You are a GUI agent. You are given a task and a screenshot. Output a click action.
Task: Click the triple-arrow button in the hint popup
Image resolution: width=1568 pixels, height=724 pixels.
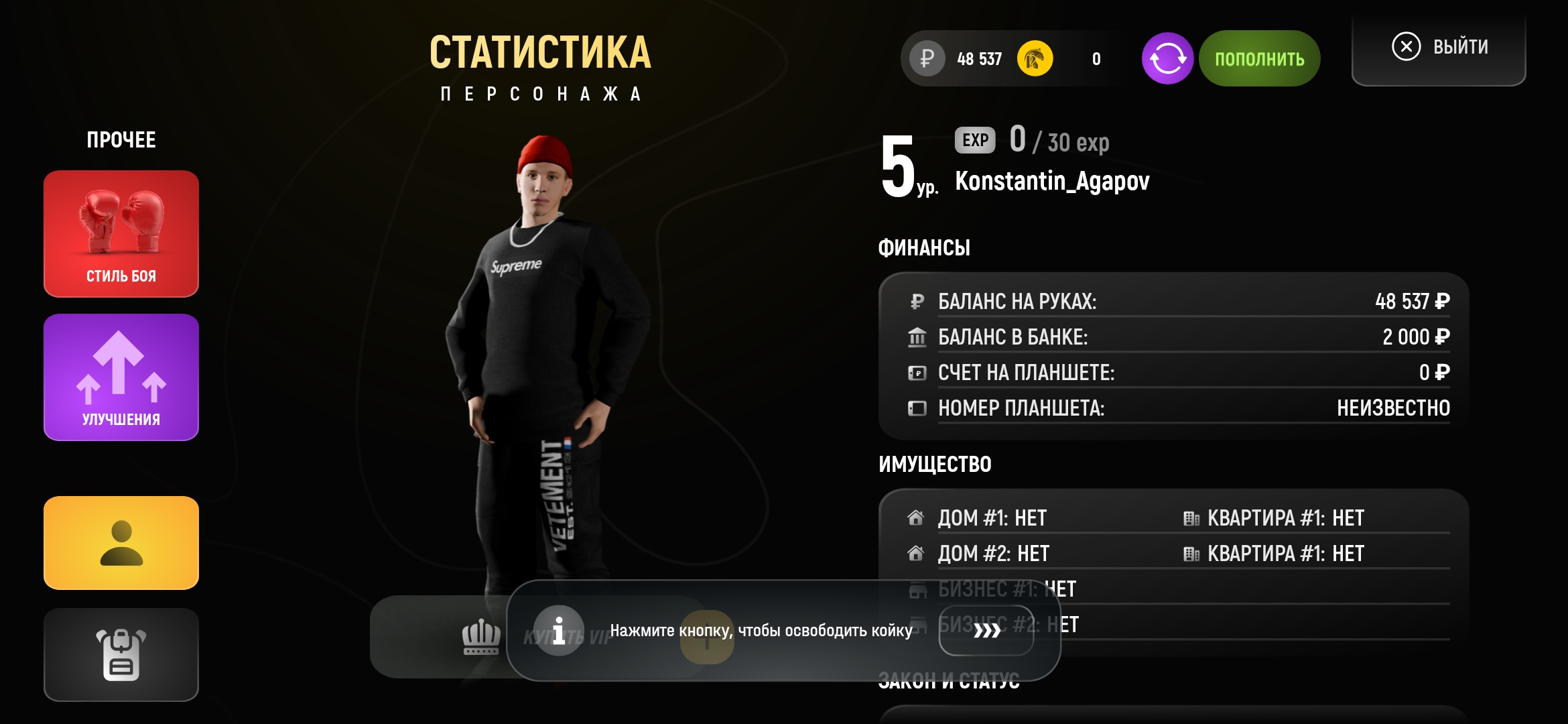tap(986, 630)
